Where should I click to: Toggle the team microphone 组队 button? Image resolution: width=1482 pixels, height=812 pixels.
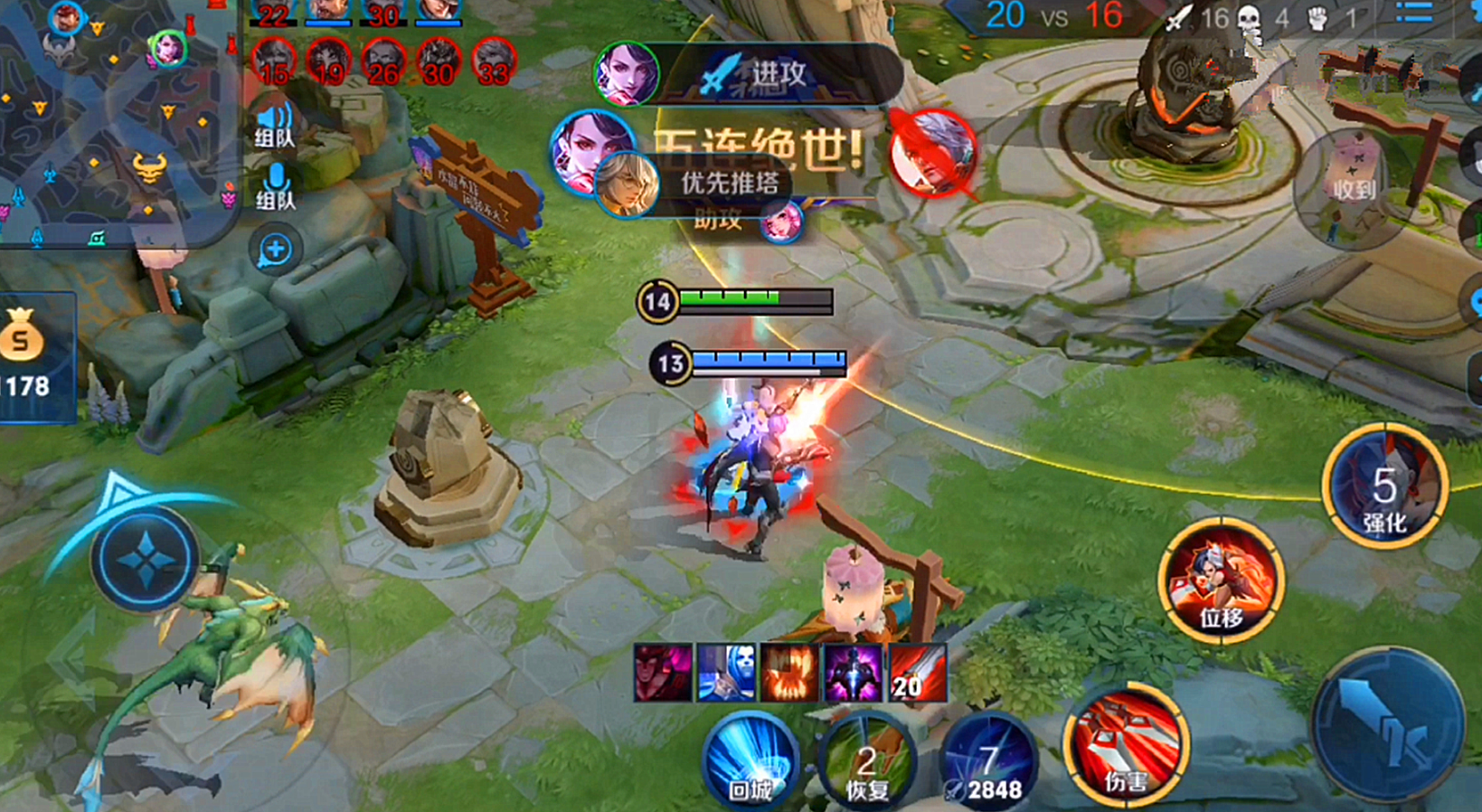275,185
